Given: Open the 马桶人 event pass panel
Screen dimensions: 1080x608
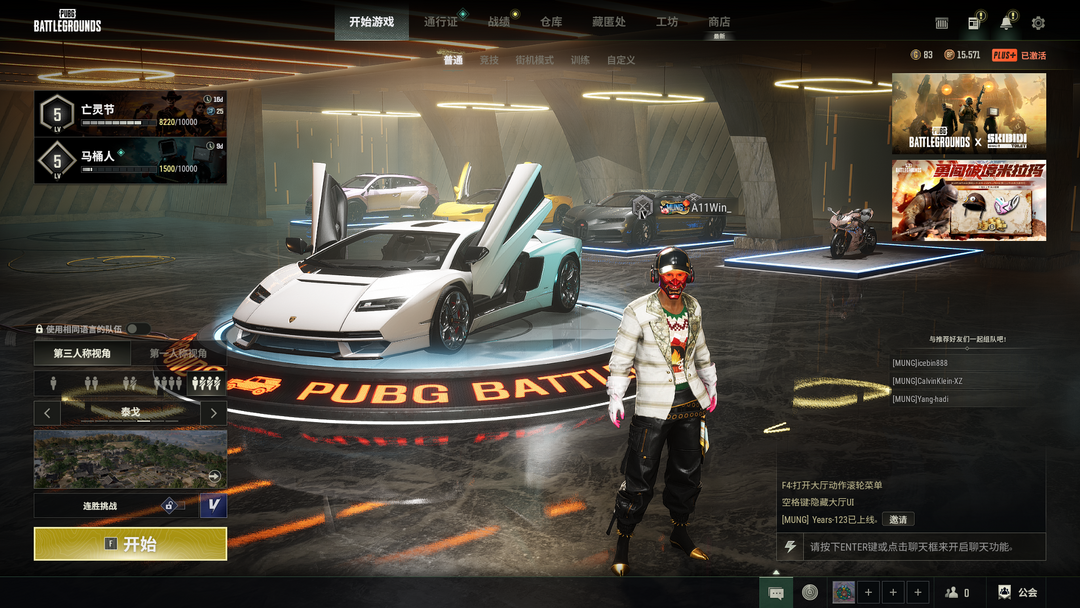Looking at the screenshot, I should pos(130,161).
